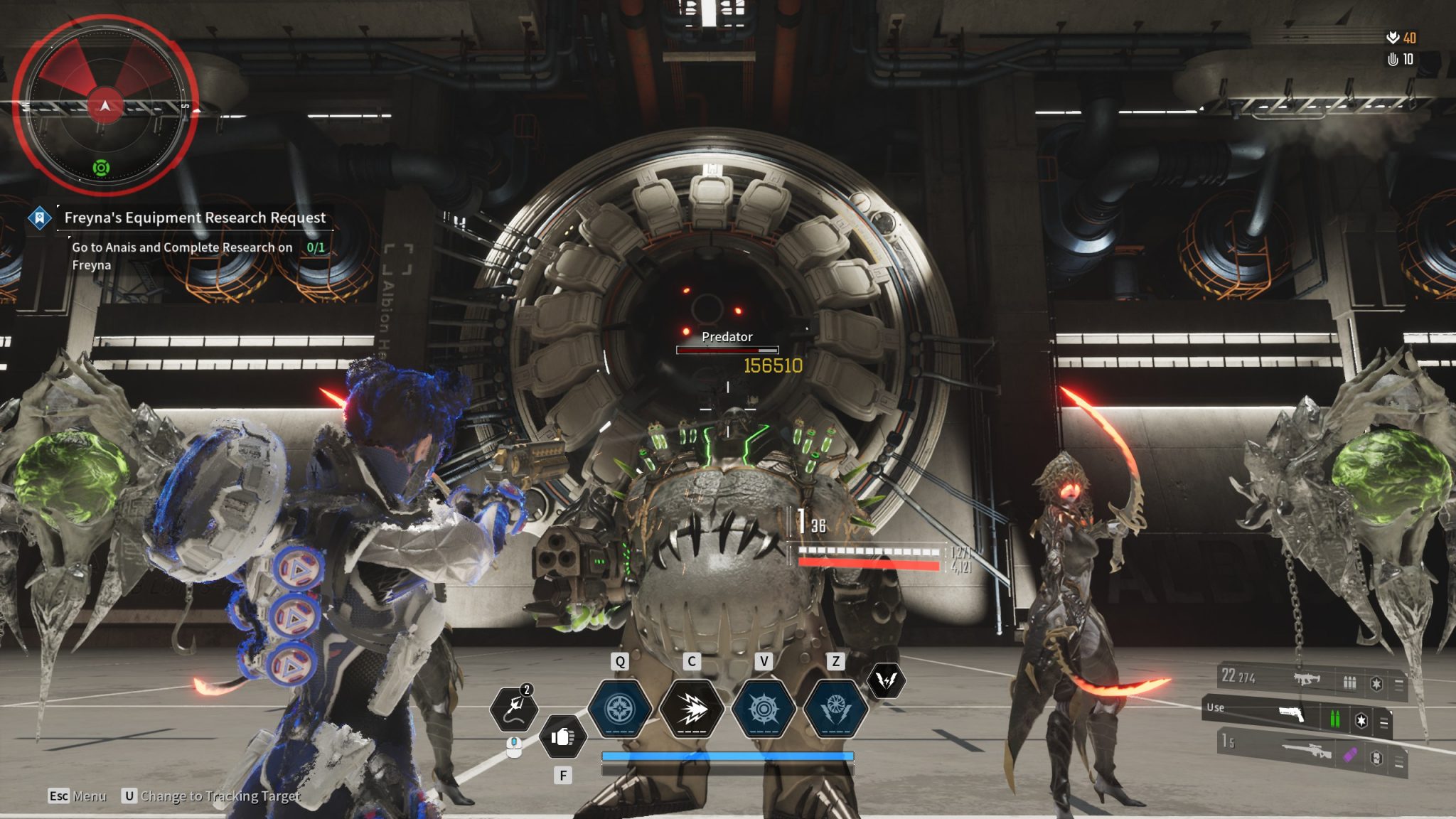Open Freyna's Equipment Research Request objective
1456x819 pixels.
click(194, 218)
